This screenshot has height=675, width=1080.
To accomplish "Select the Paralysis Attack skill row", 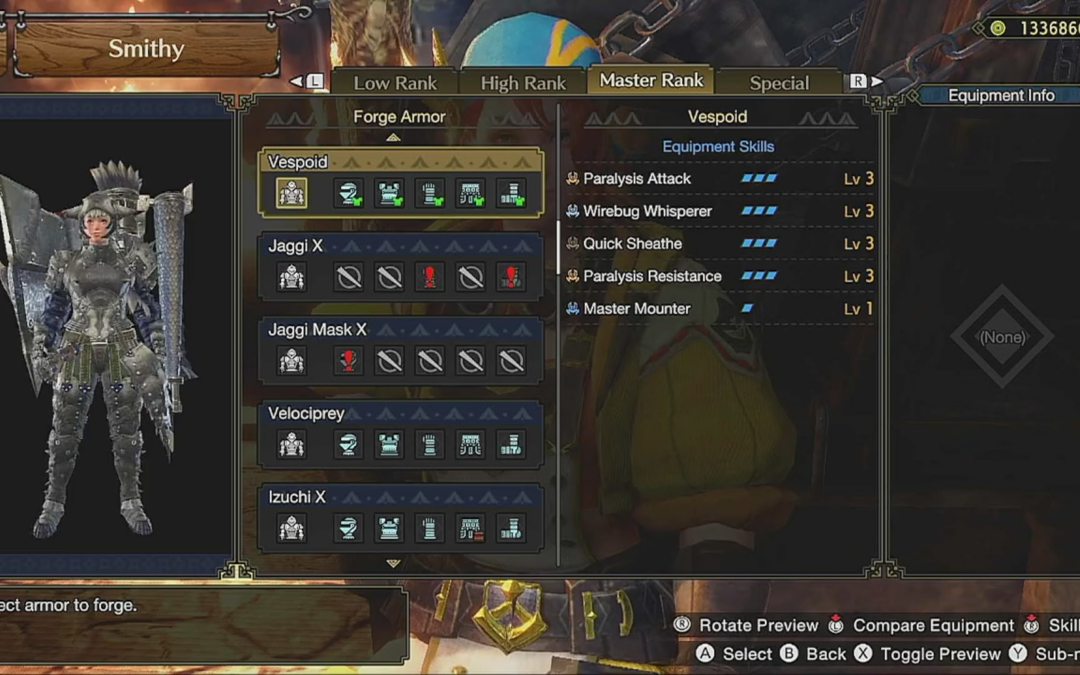I will 718,179.
